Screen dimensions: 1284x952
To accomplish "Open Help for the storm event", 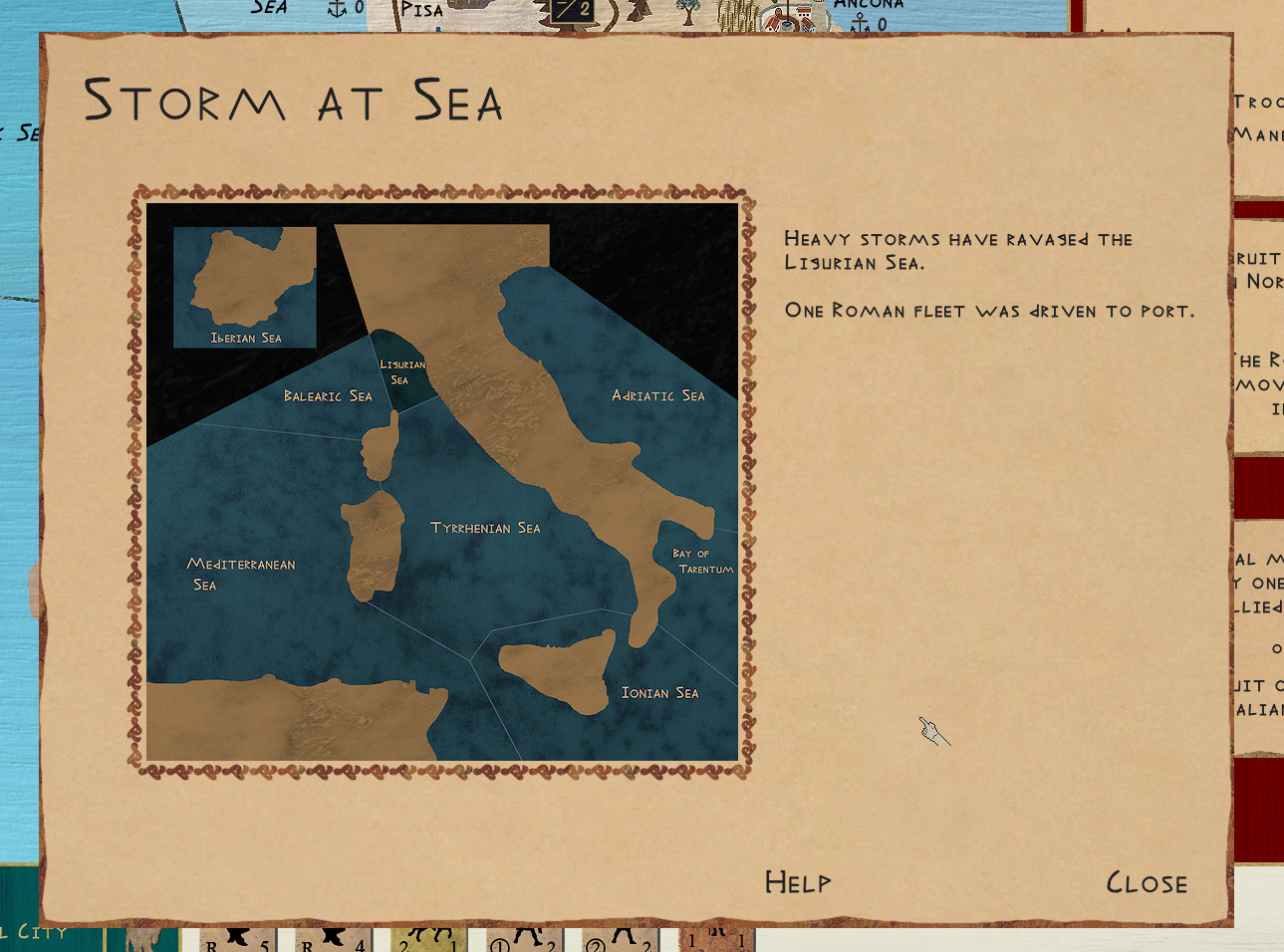I will point(797,882).
